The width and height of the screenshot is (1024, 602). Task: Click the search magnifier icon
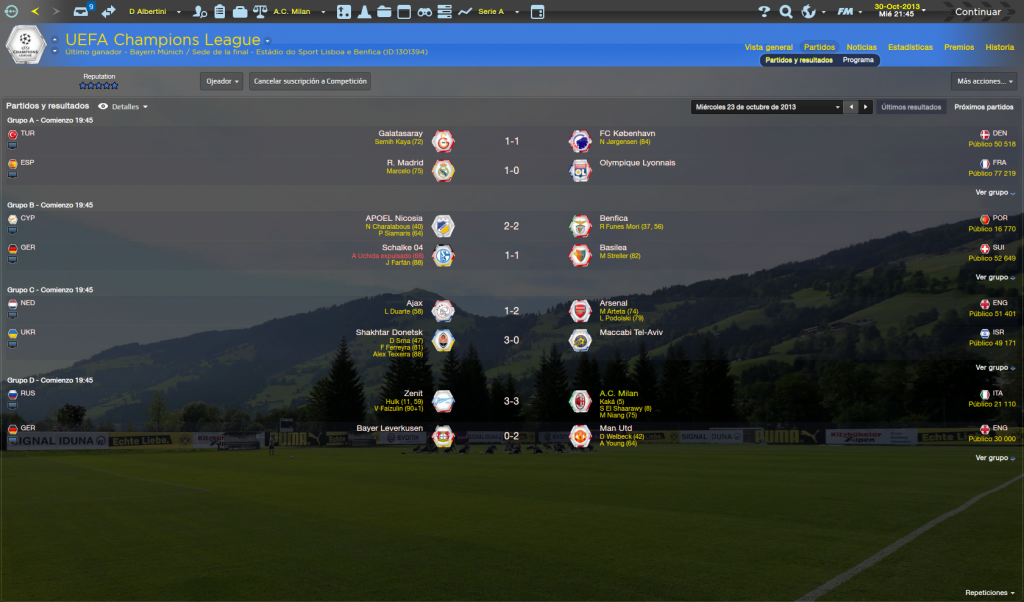pyautogui.click(x=786, y=12)
